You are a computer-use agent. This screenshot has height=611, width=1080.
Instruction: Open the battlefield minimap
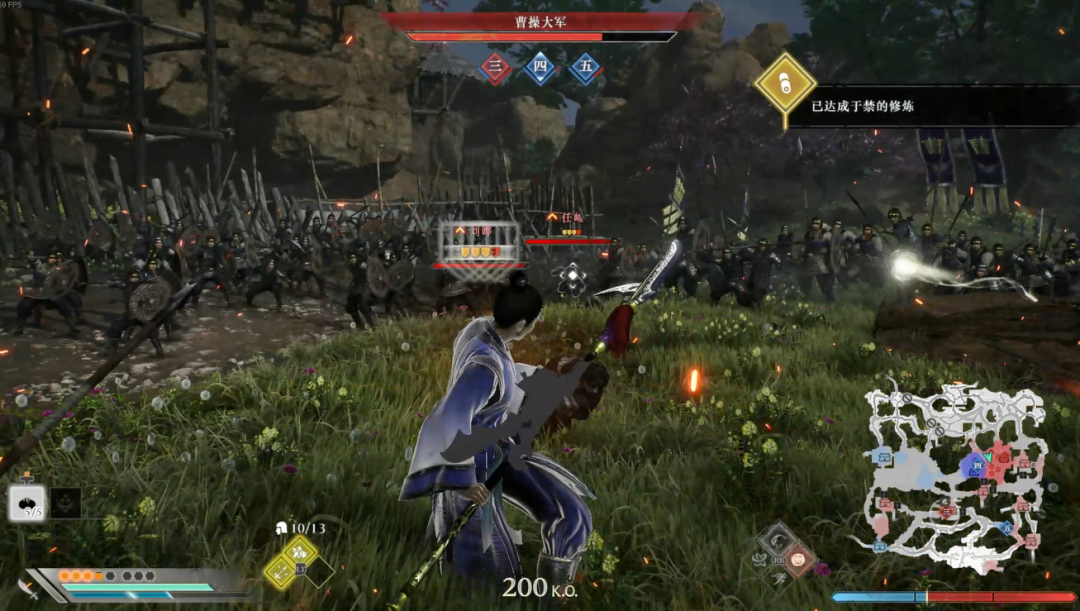[x=957, y=475]
